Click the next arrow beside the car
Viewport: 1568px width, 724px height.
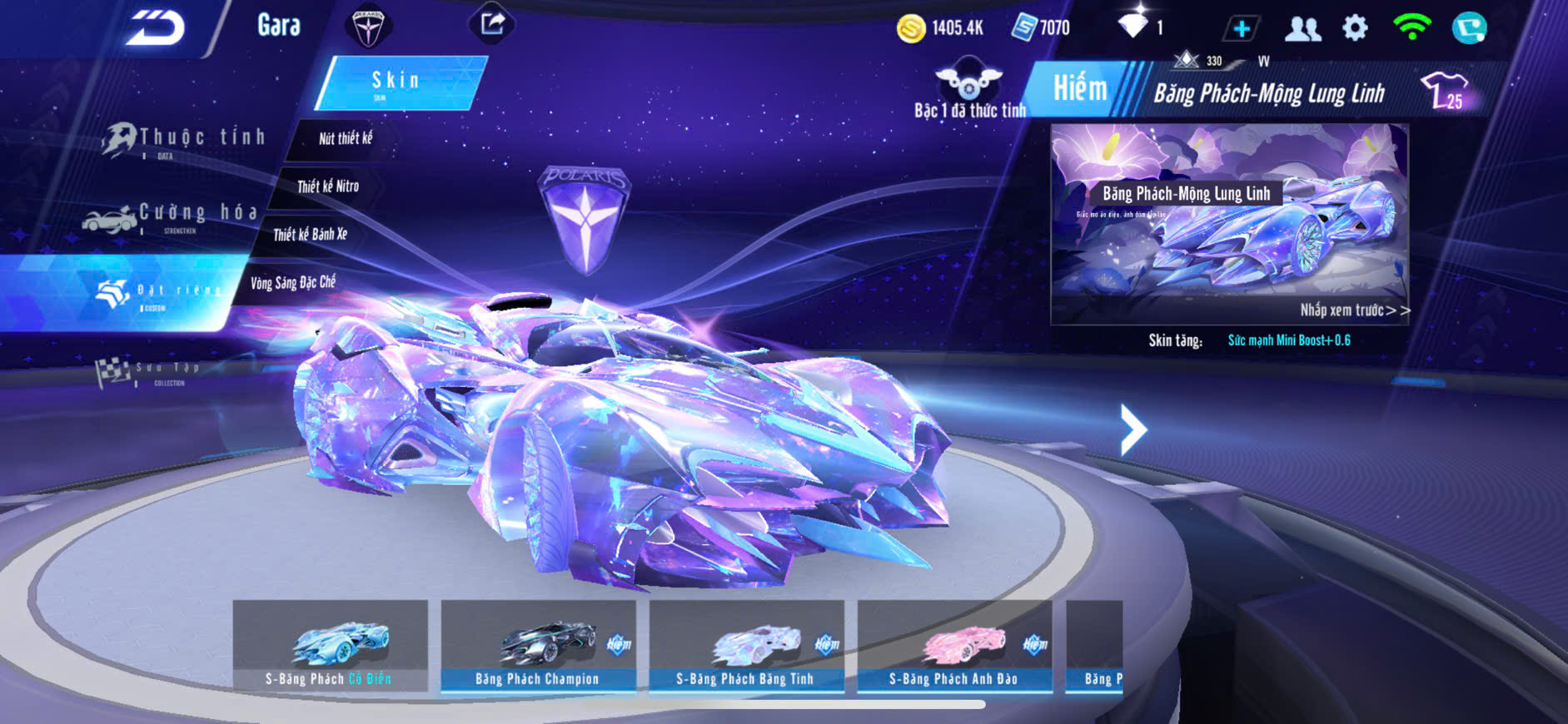(1132, 429)
